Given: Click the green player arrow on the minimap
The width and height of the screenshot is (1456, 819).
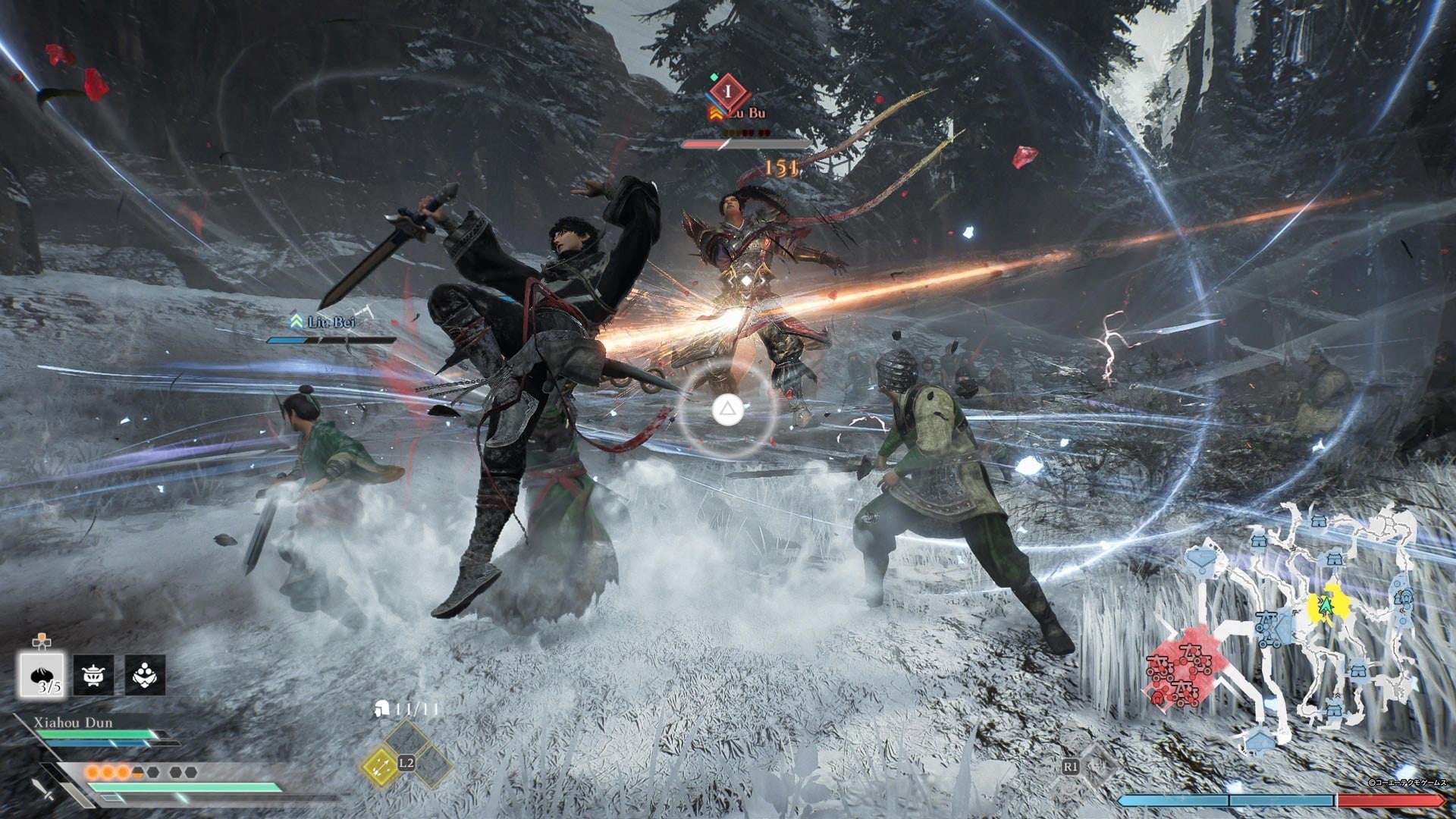Looking at the screenshot, I should pyautogui.click(x=1325, y=606).
